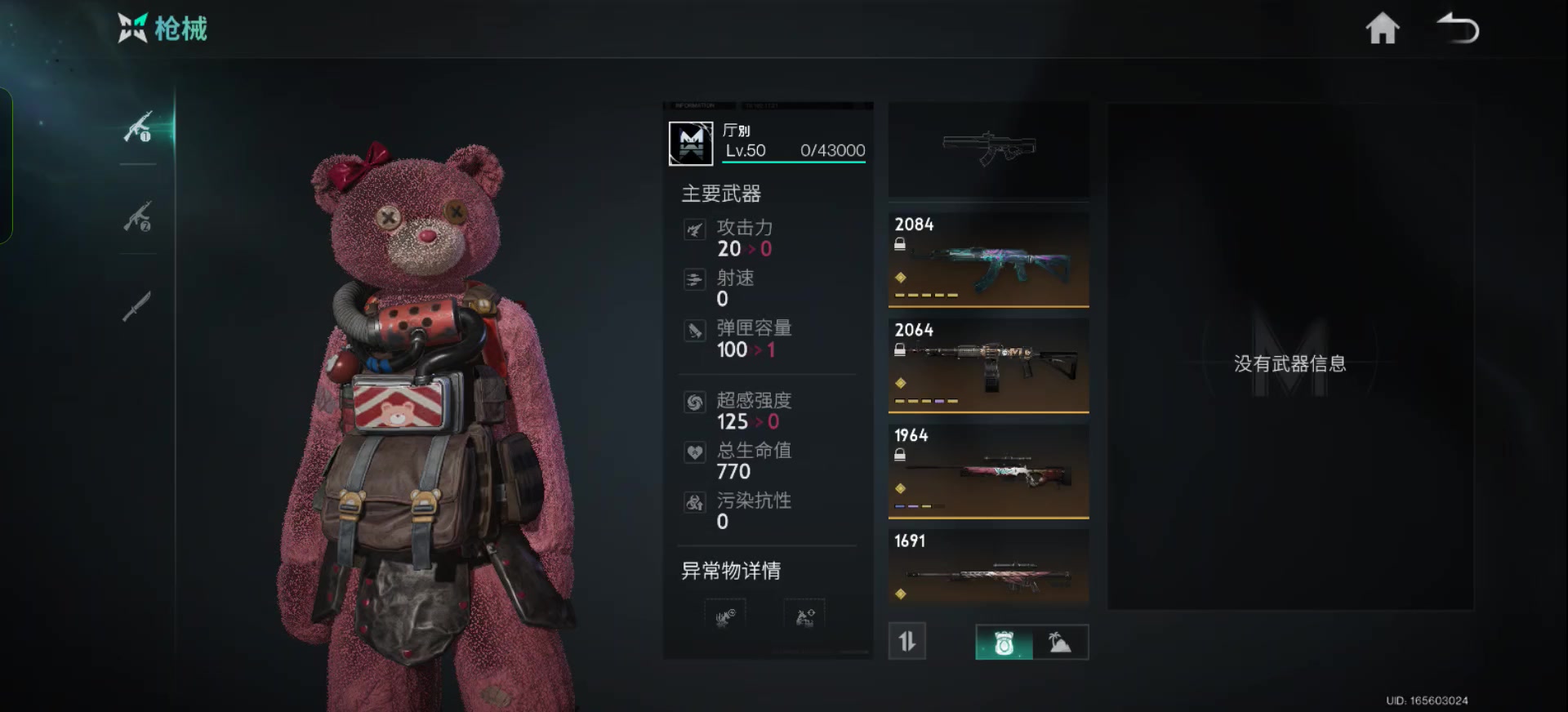Image resolution: width=1568 pixels, height=712 pixels.
Task: Toggle the weapon list sort order
Action: [x=907, y=642]
